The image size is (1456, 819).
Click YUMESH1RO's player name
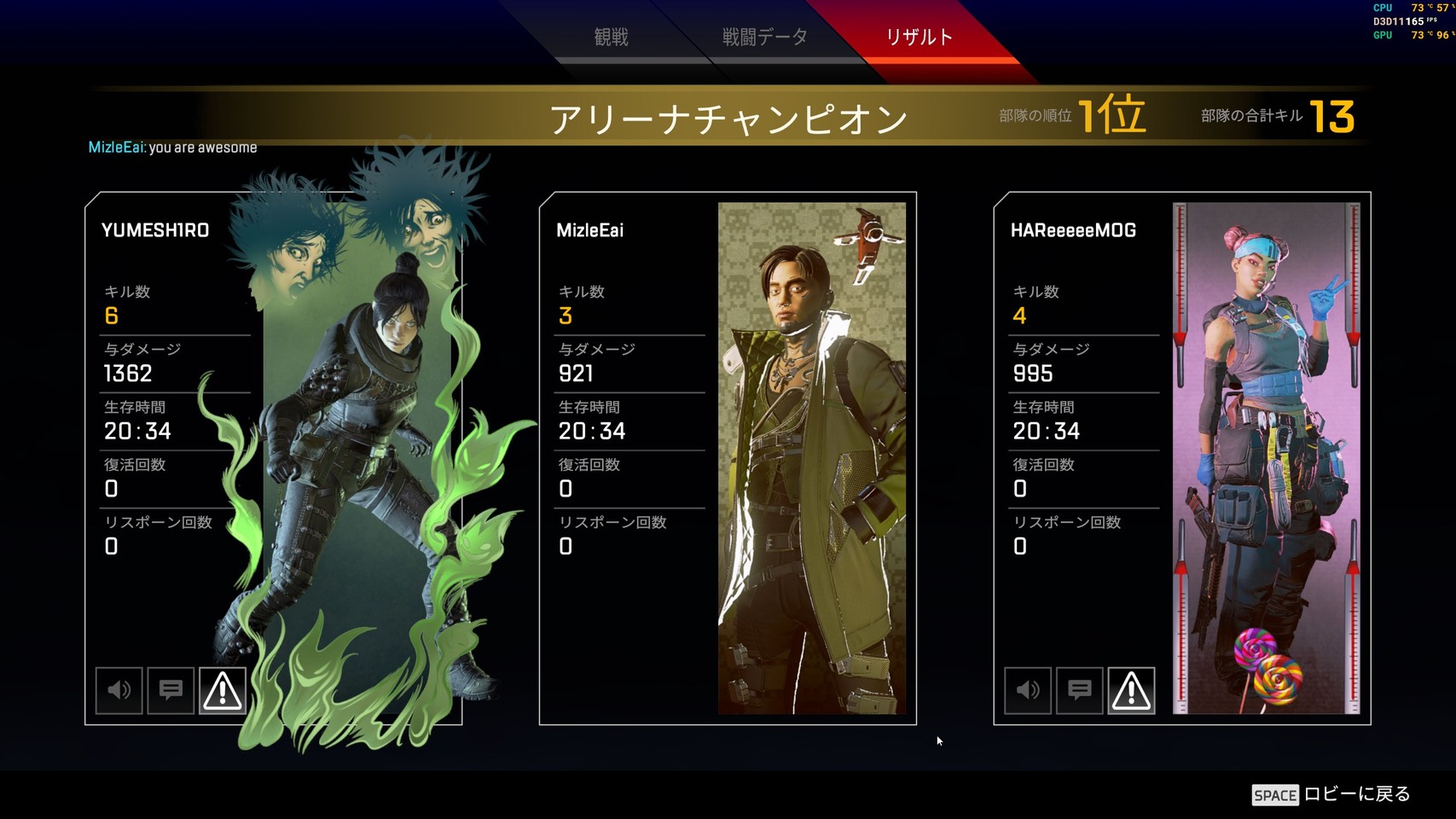[x=155, y=230]
